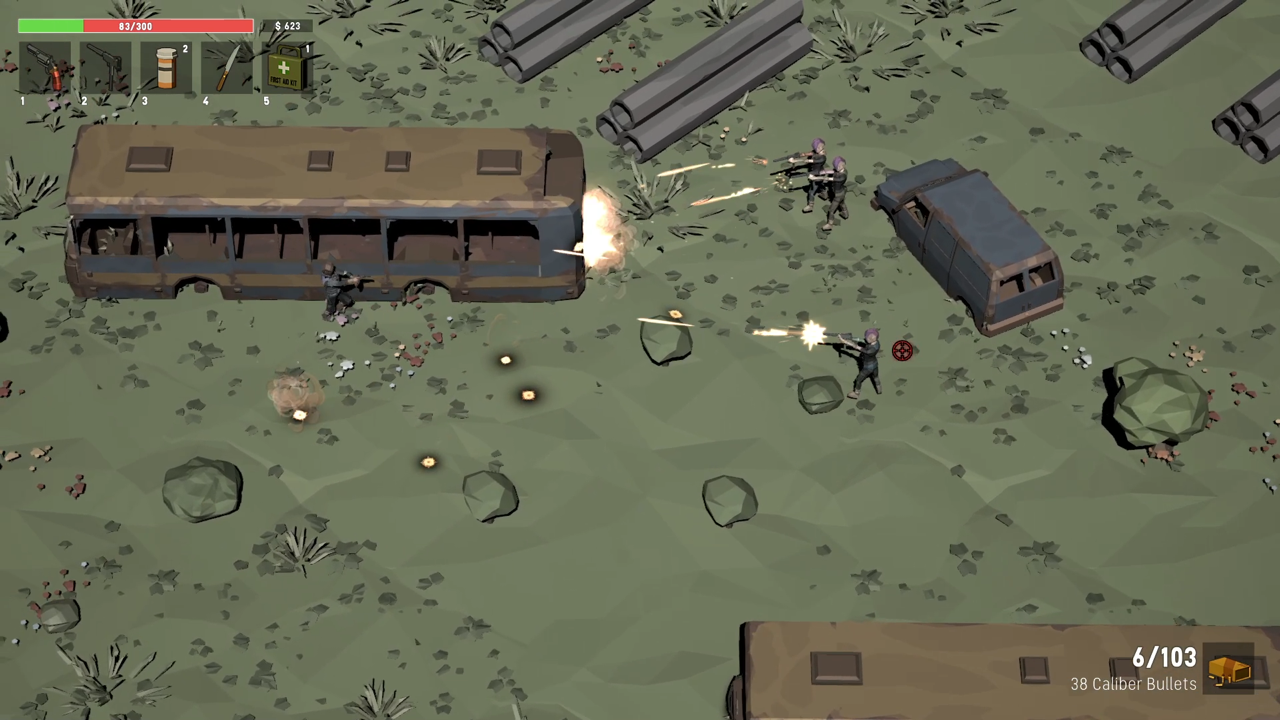
Task: Use the pill bottle item
Action: 166,68
